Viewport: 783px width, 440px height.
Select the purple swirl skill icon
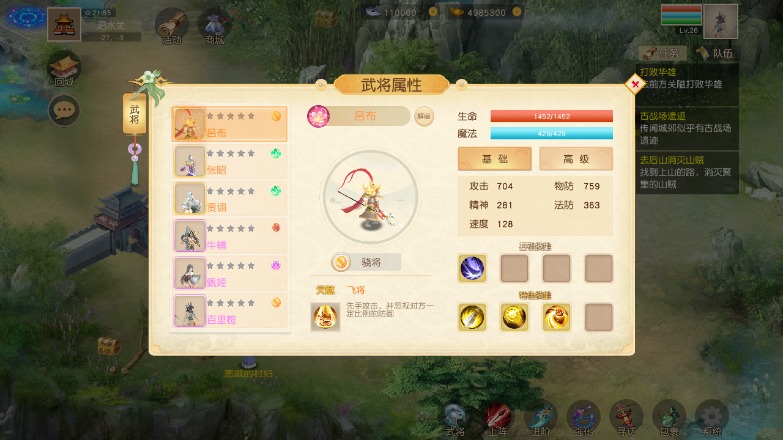(x=472, y=268)
